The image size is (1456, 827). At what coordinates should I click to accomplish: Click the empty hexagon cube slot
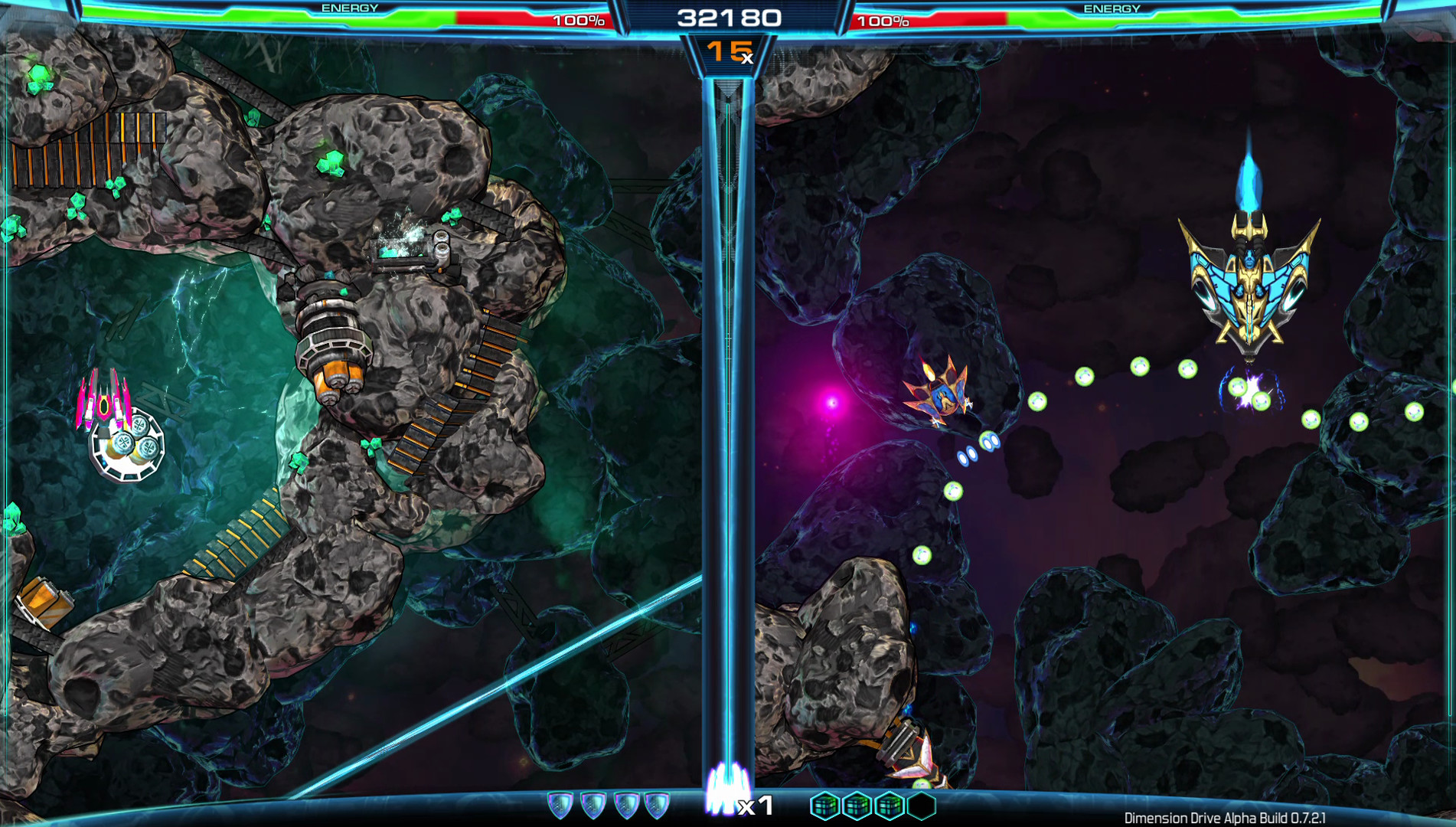[x=922, y=806]
